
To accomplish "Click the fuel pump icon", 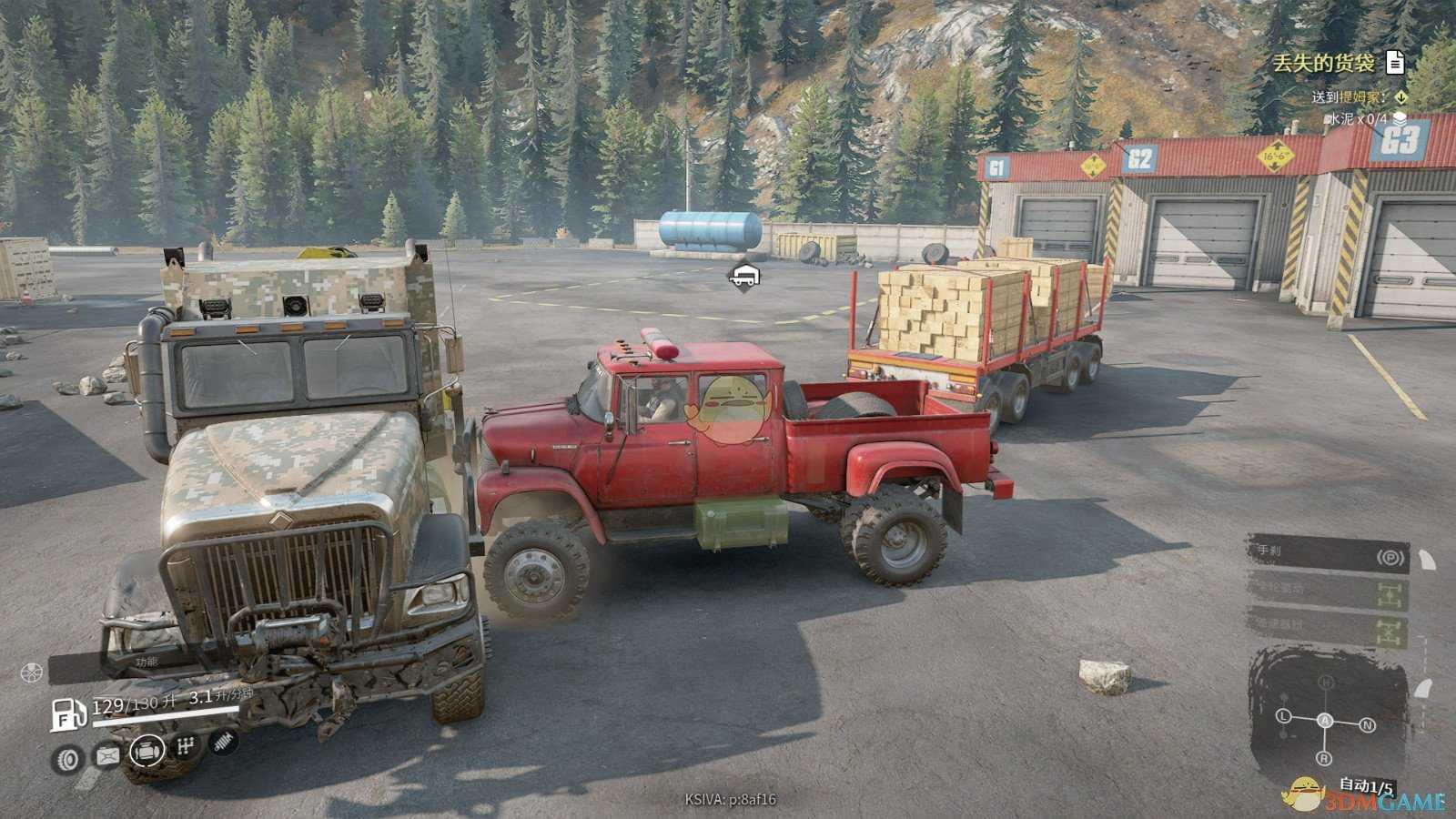I will [x=67, y=713].
